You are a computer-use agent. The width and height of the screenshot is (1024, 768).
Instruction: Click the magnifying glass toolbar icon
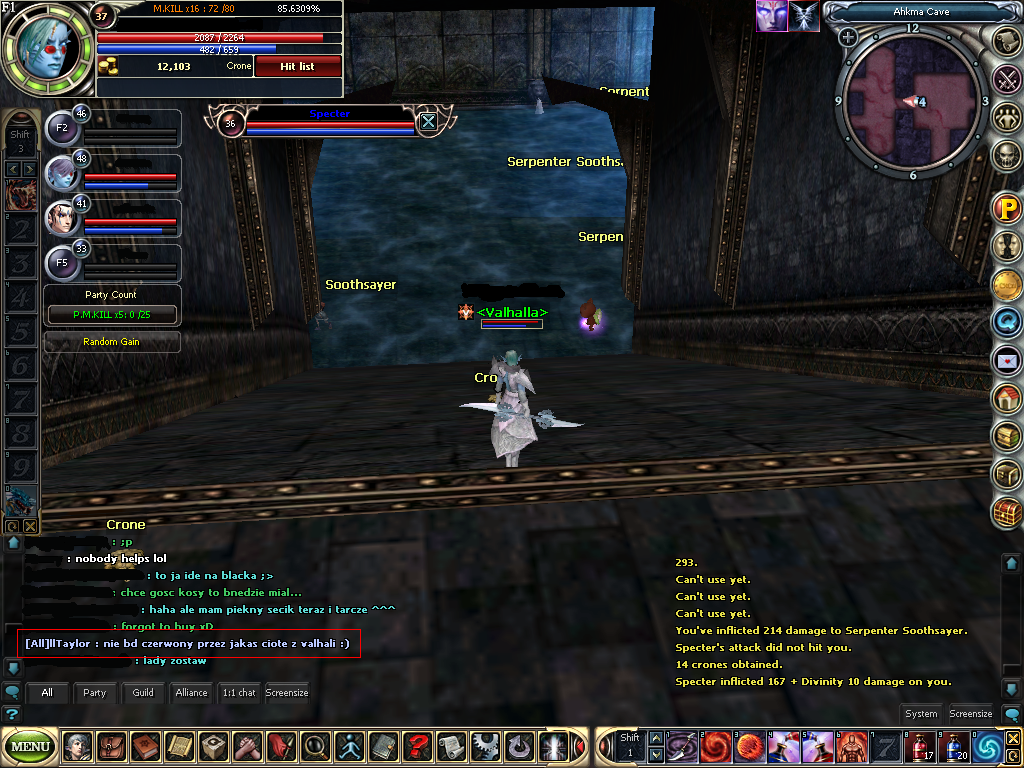(x=314, y=746)
